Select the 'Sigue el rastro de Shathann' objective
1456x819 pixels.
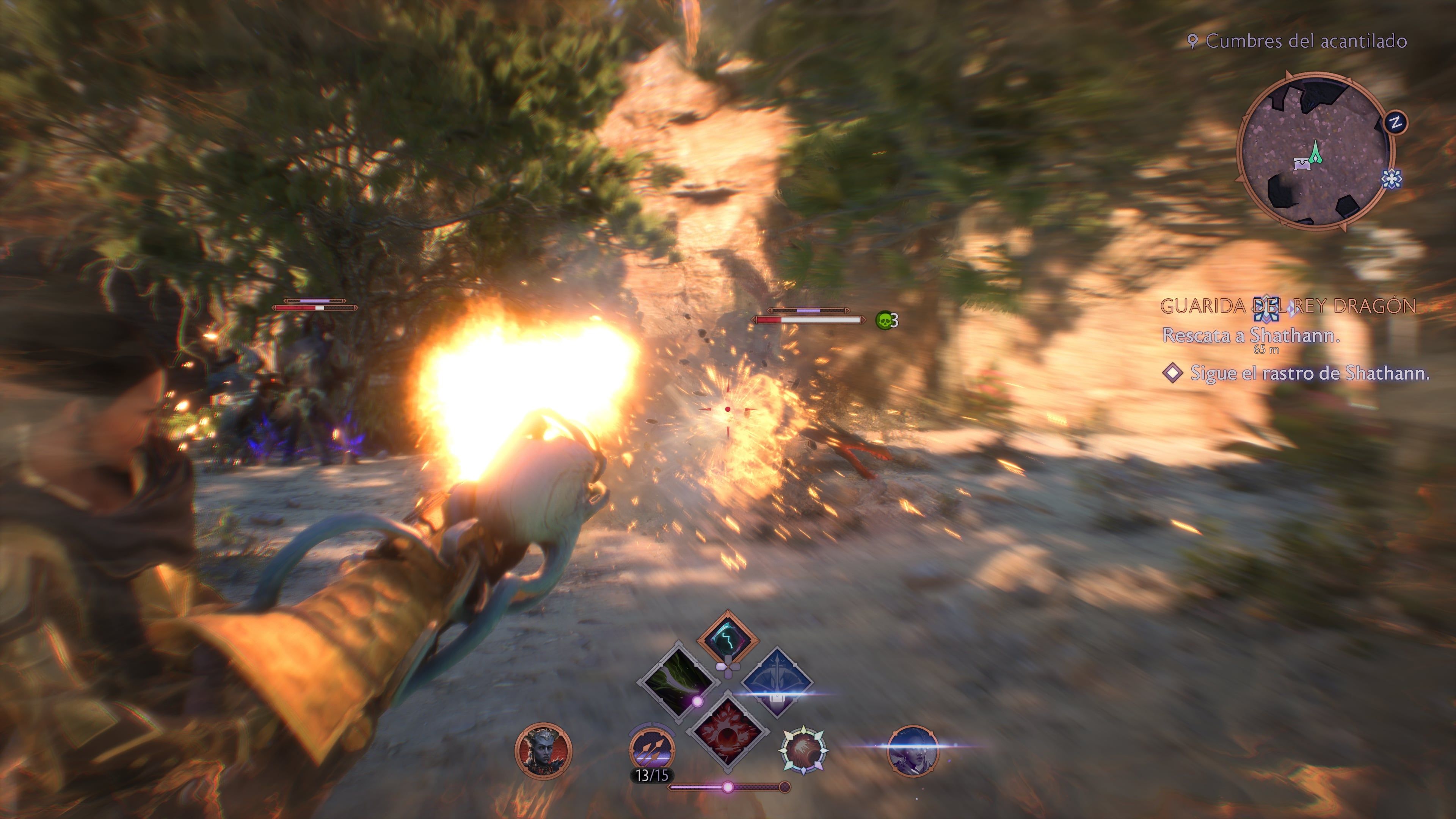pos(1309,373)
